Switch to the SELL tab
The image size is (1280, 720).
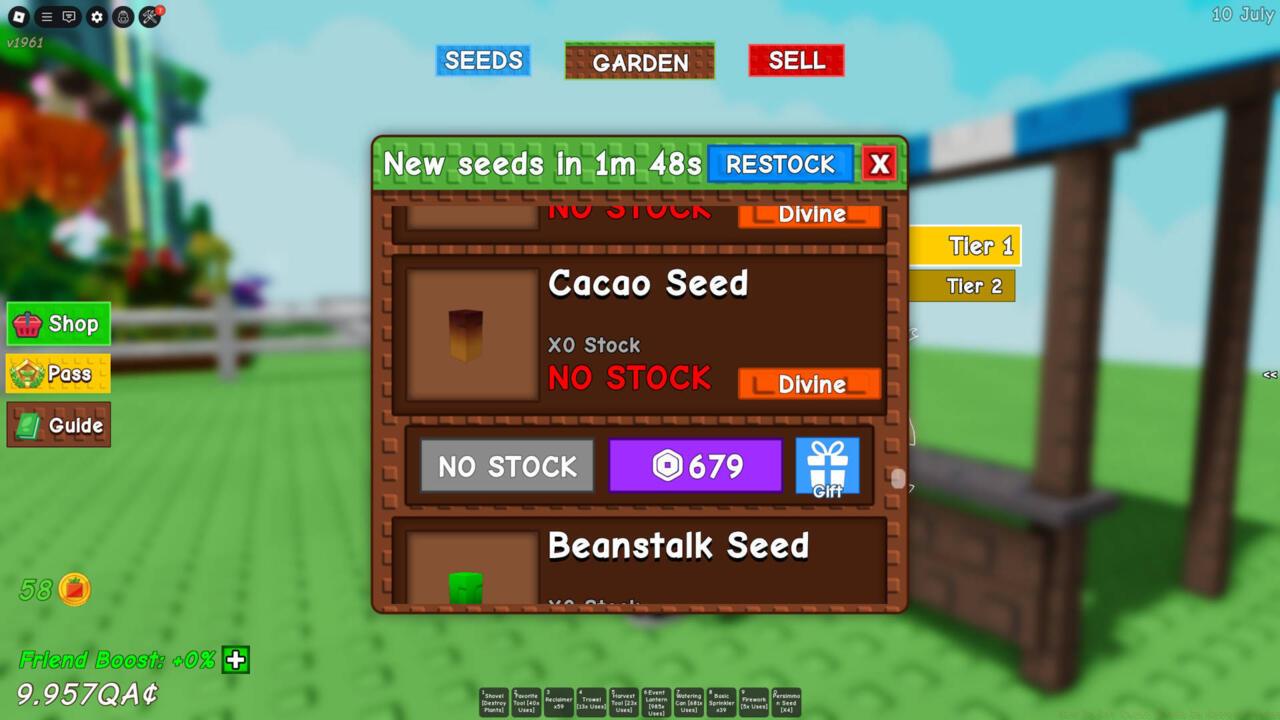796,60
